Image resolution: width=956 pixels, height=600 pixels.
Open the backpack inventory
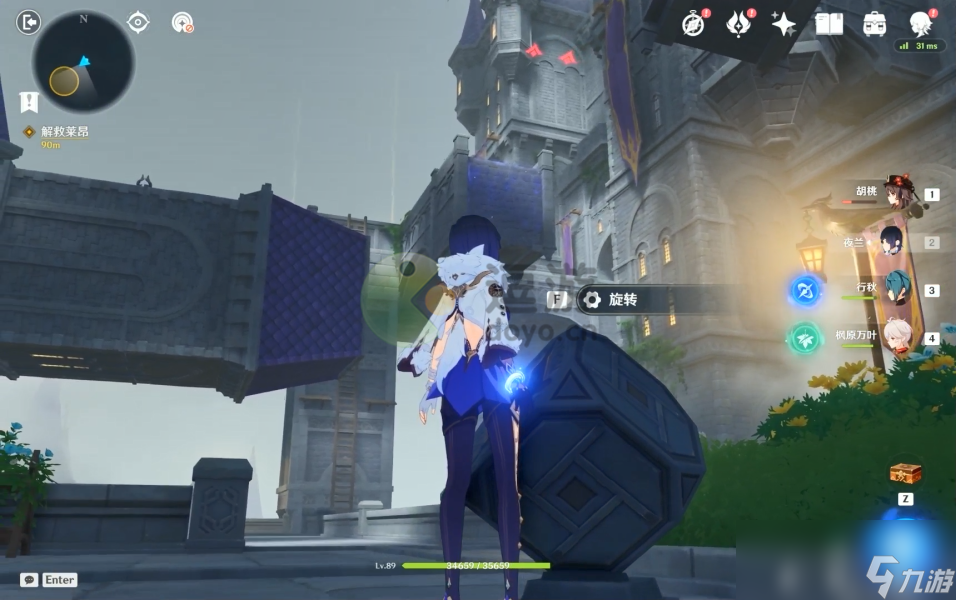875,24
